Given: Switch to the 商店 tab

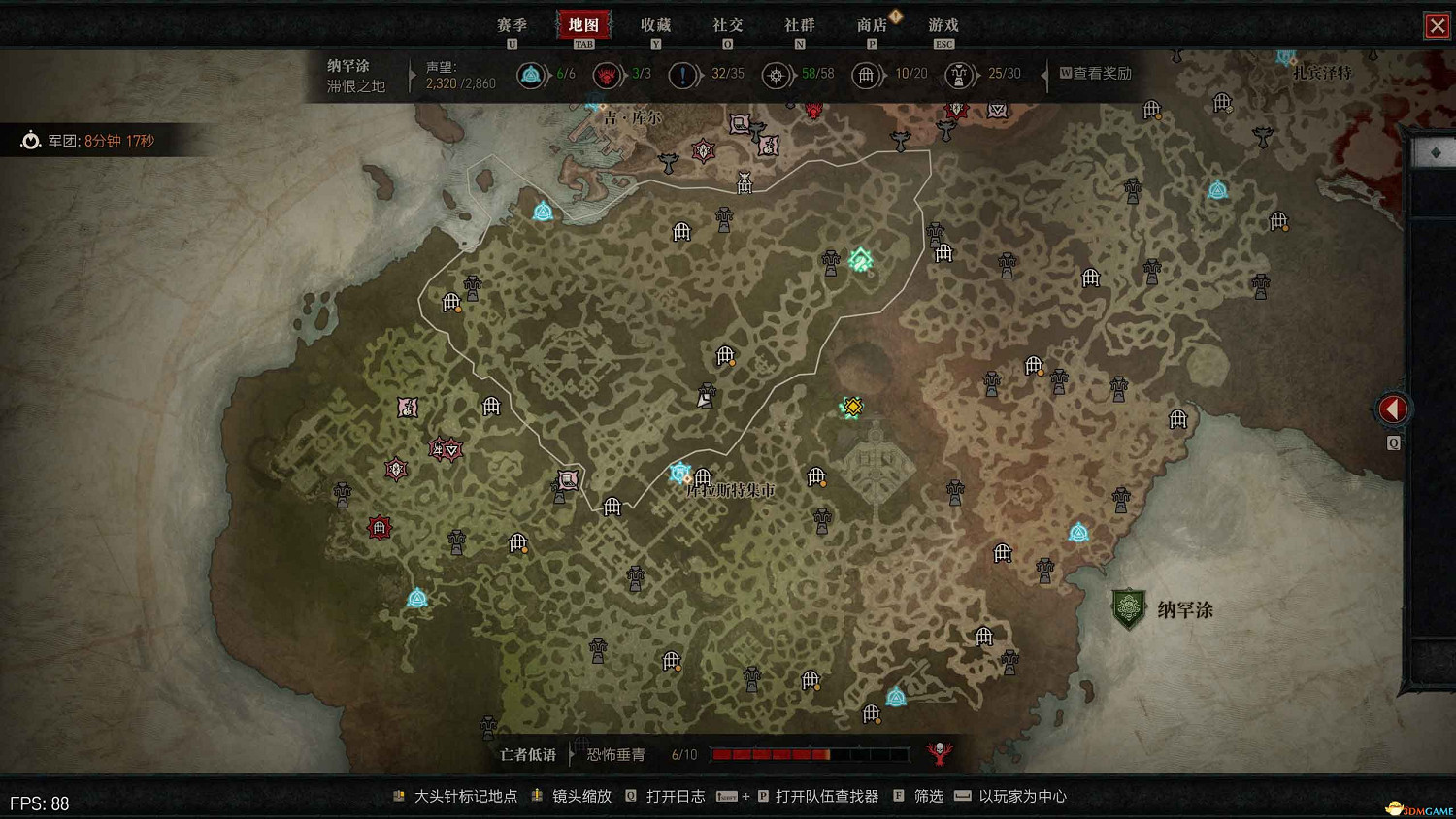Looking at the screenshot, I should coord(871,25).
